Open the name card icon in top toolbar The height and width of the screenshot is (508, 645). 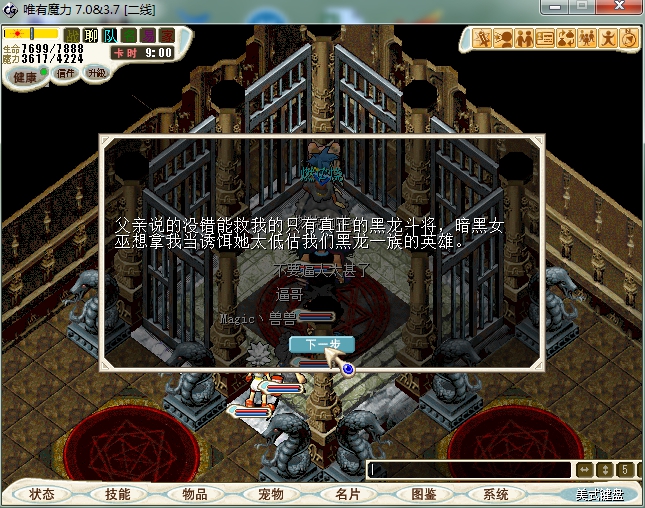point(545,39)
